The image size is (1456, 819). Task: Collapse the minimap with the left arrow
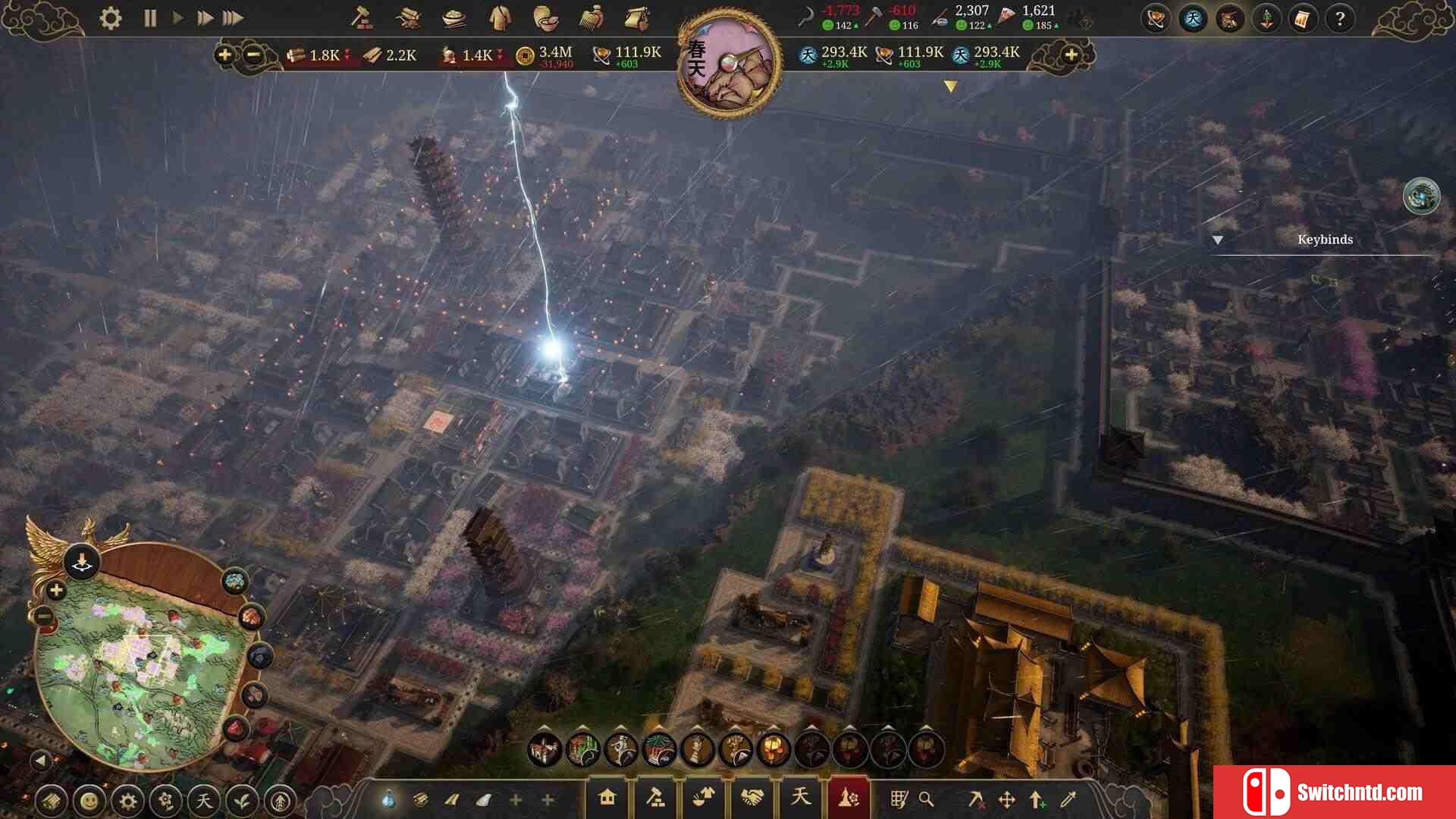coord(41,759)
